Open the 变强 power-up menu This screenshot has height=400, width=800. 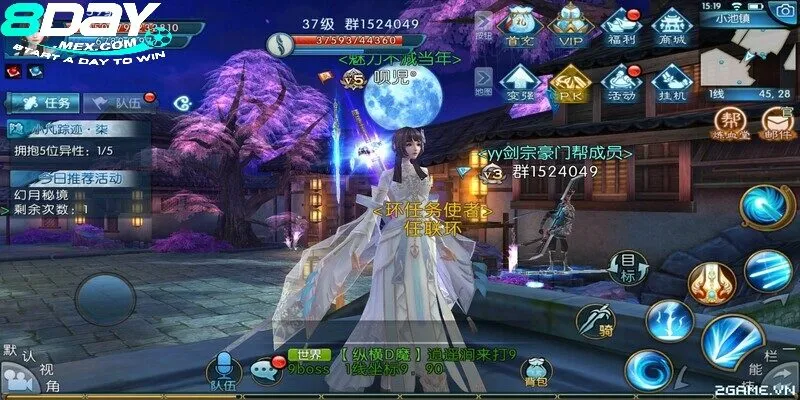coord(519,82)
